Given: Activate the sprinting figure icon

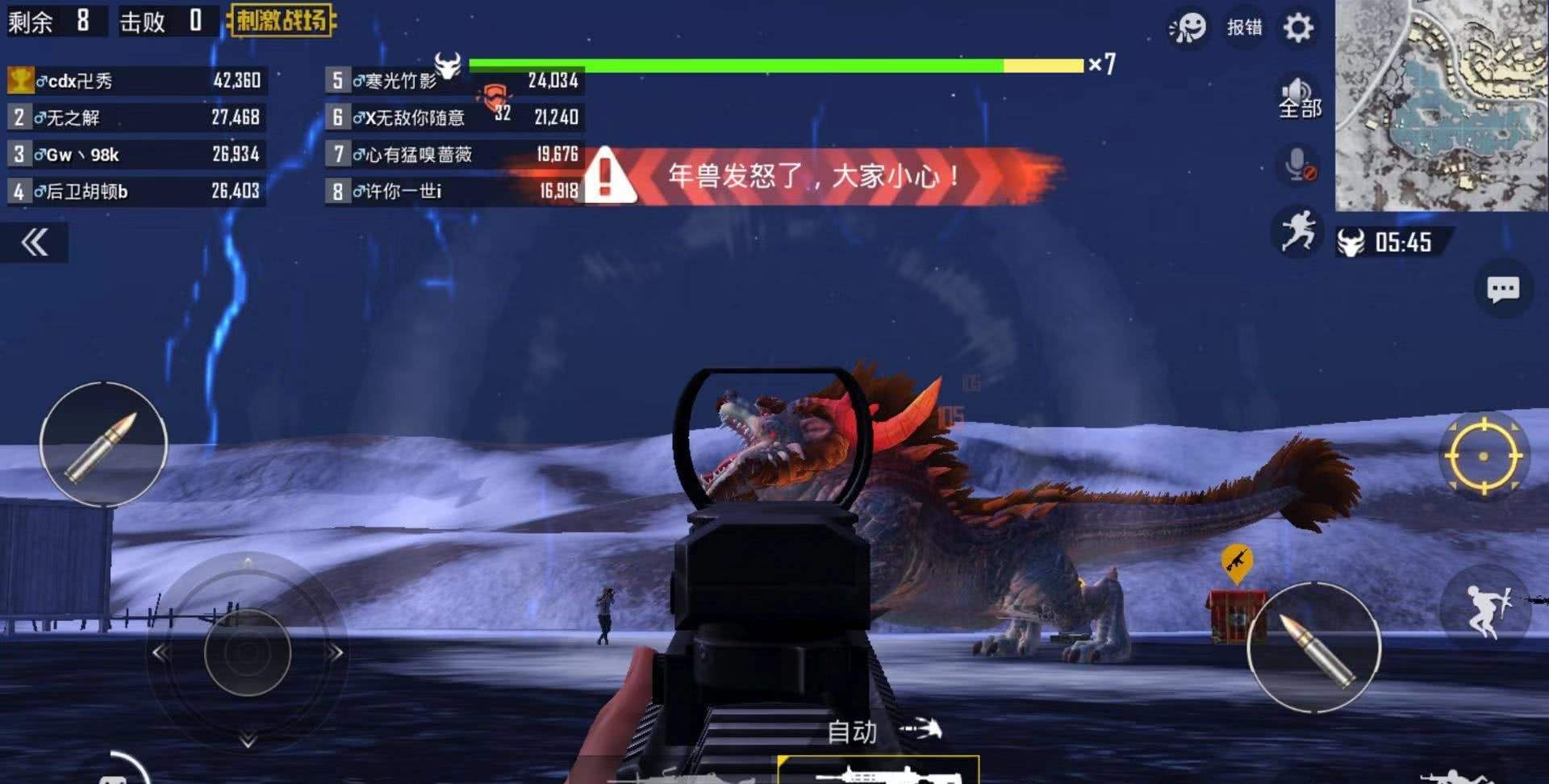Looking at the screenshot, I should (x=1297, y=232).
